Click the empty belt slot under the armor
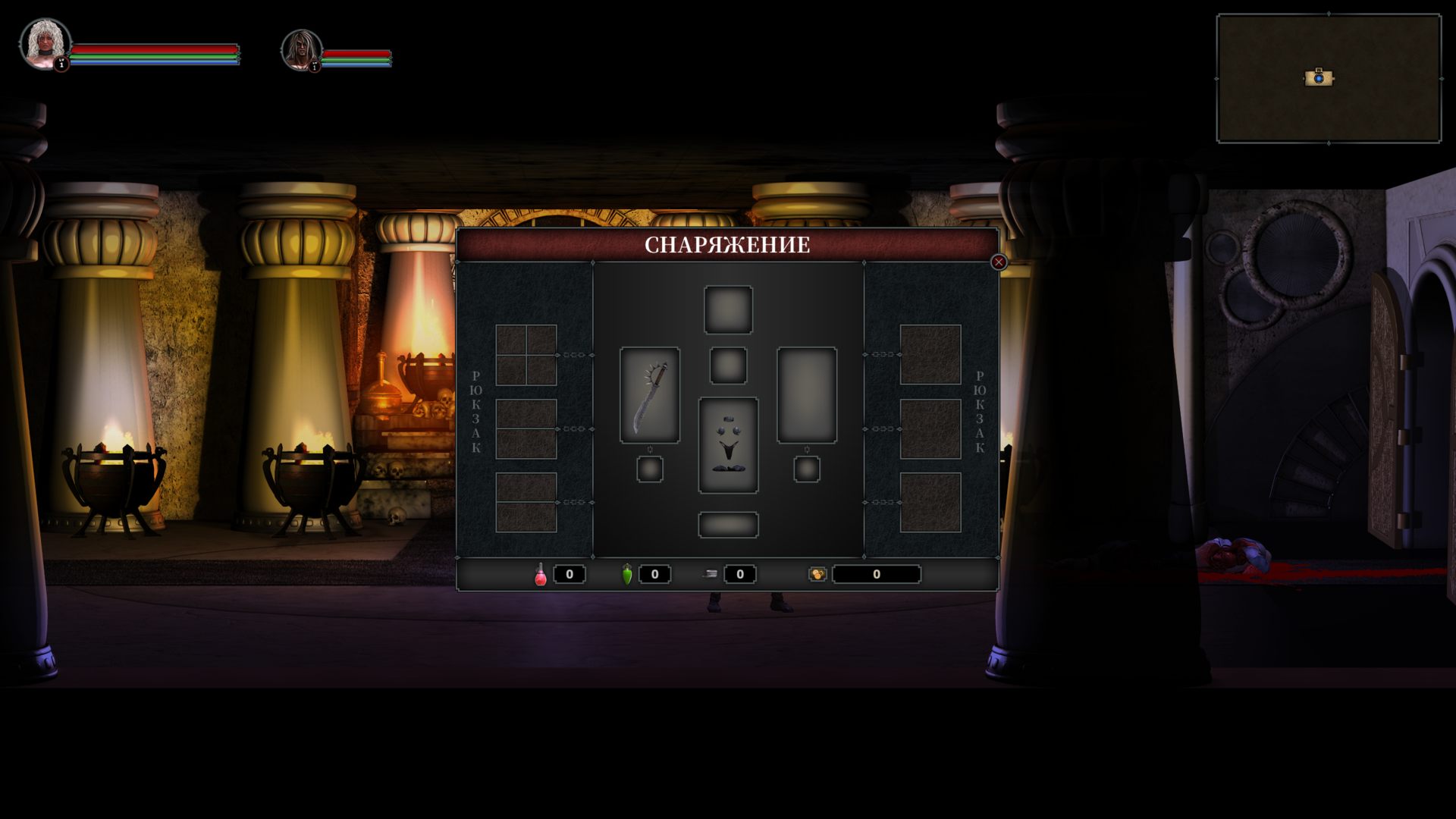The image size is (1456, 819). tap(728, 525)
